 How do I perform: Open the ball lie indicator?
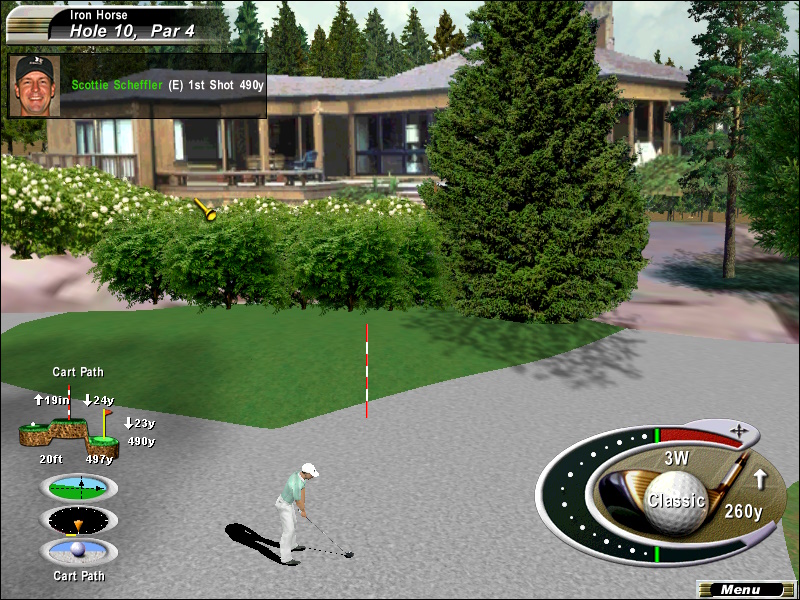79,552
